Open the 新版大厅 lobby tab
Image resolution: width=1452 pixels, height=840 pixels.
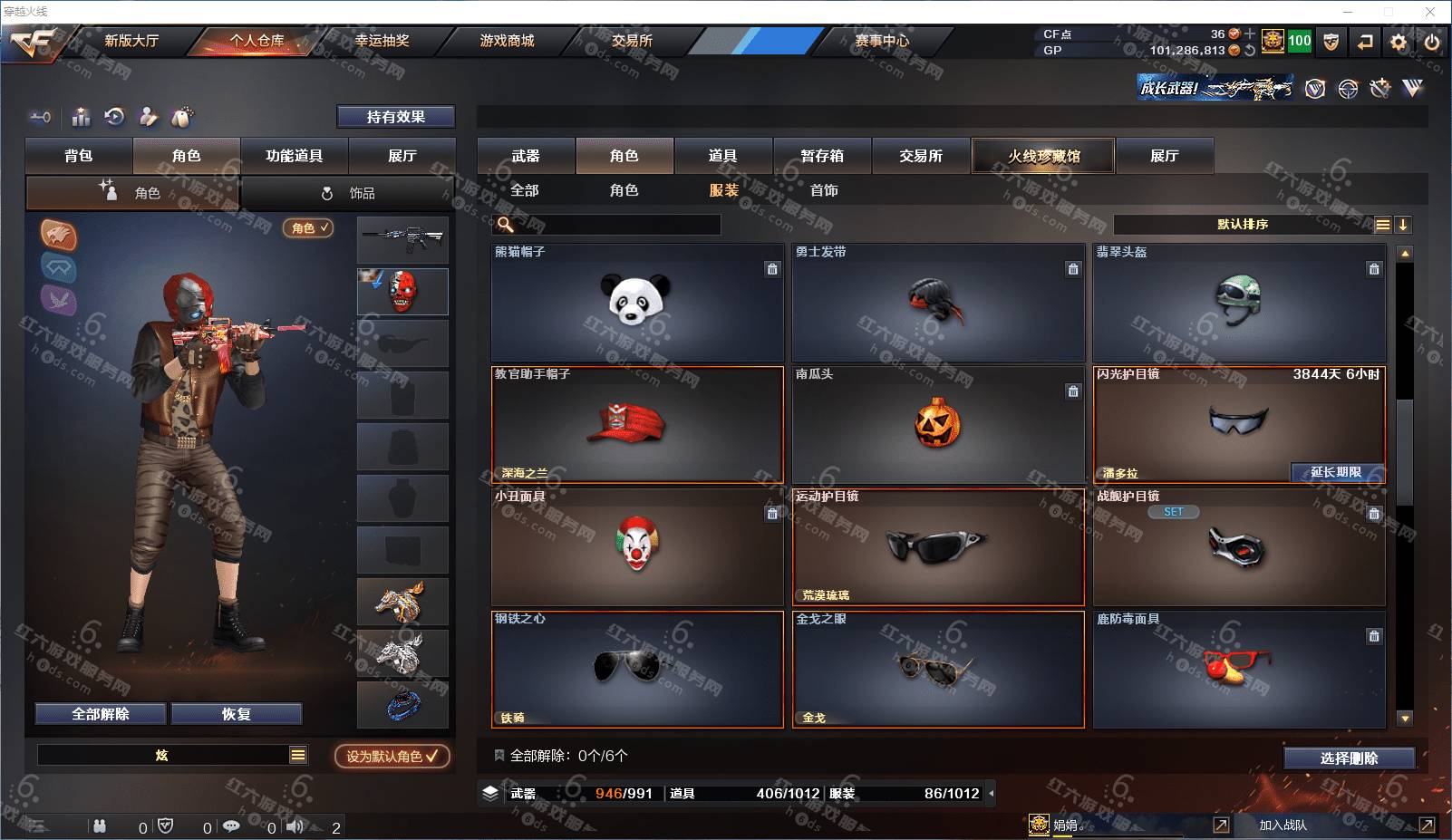pyautogui.click(x=131, y=41)
